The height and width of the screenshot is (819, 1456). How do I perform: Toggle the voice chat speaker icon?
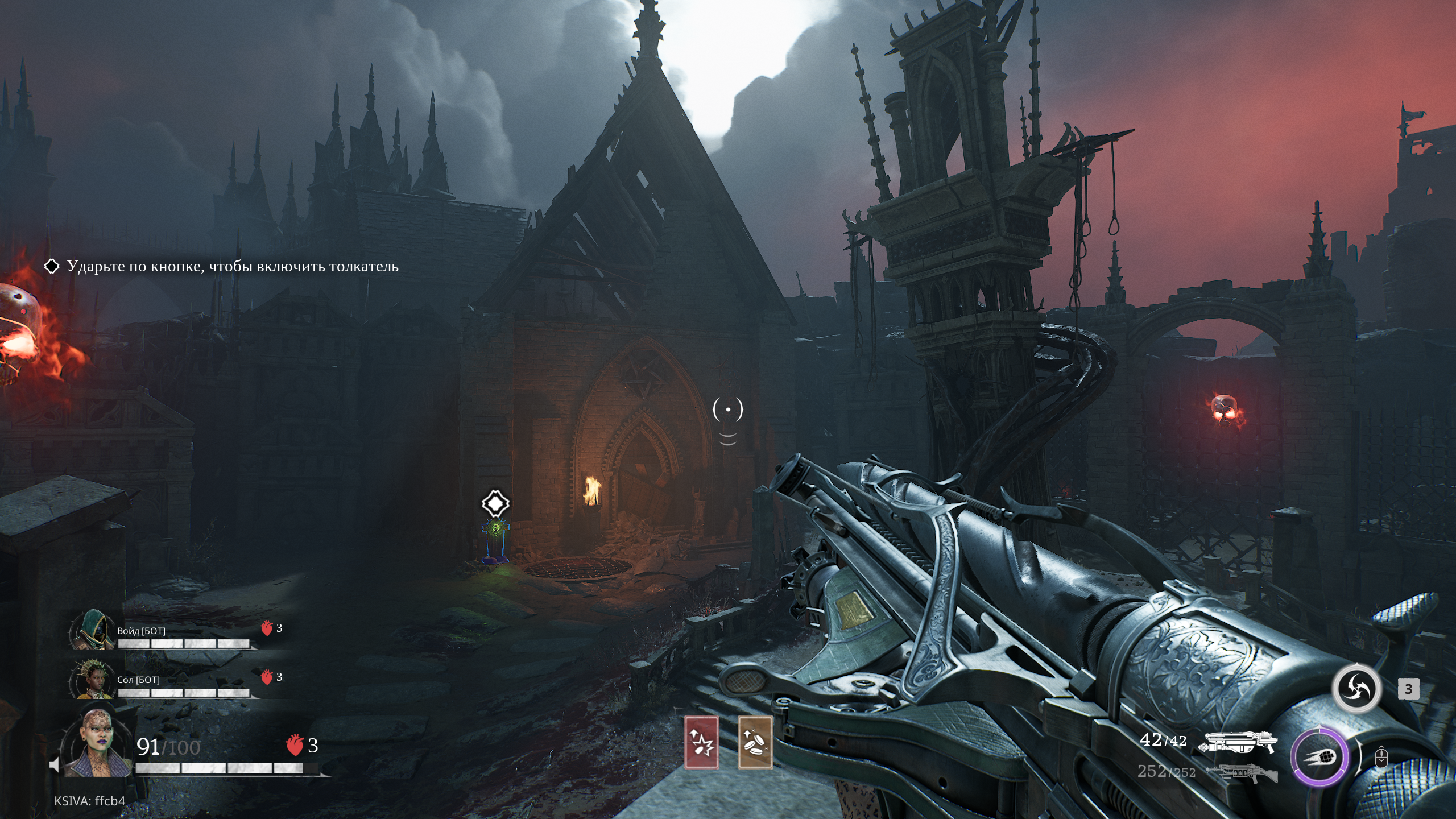(55, 765)
